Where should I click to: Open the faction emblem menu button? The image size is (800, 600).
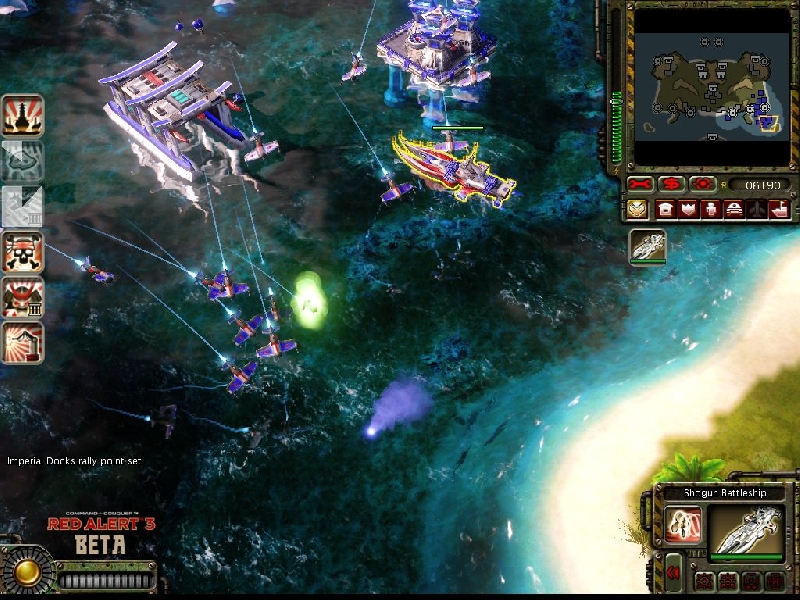pos(638,209)
